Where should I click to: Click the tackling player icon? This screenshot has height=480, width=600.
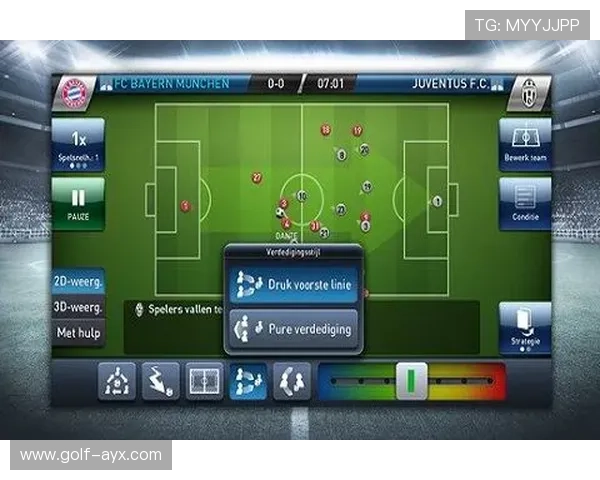[x=160, y=381]
